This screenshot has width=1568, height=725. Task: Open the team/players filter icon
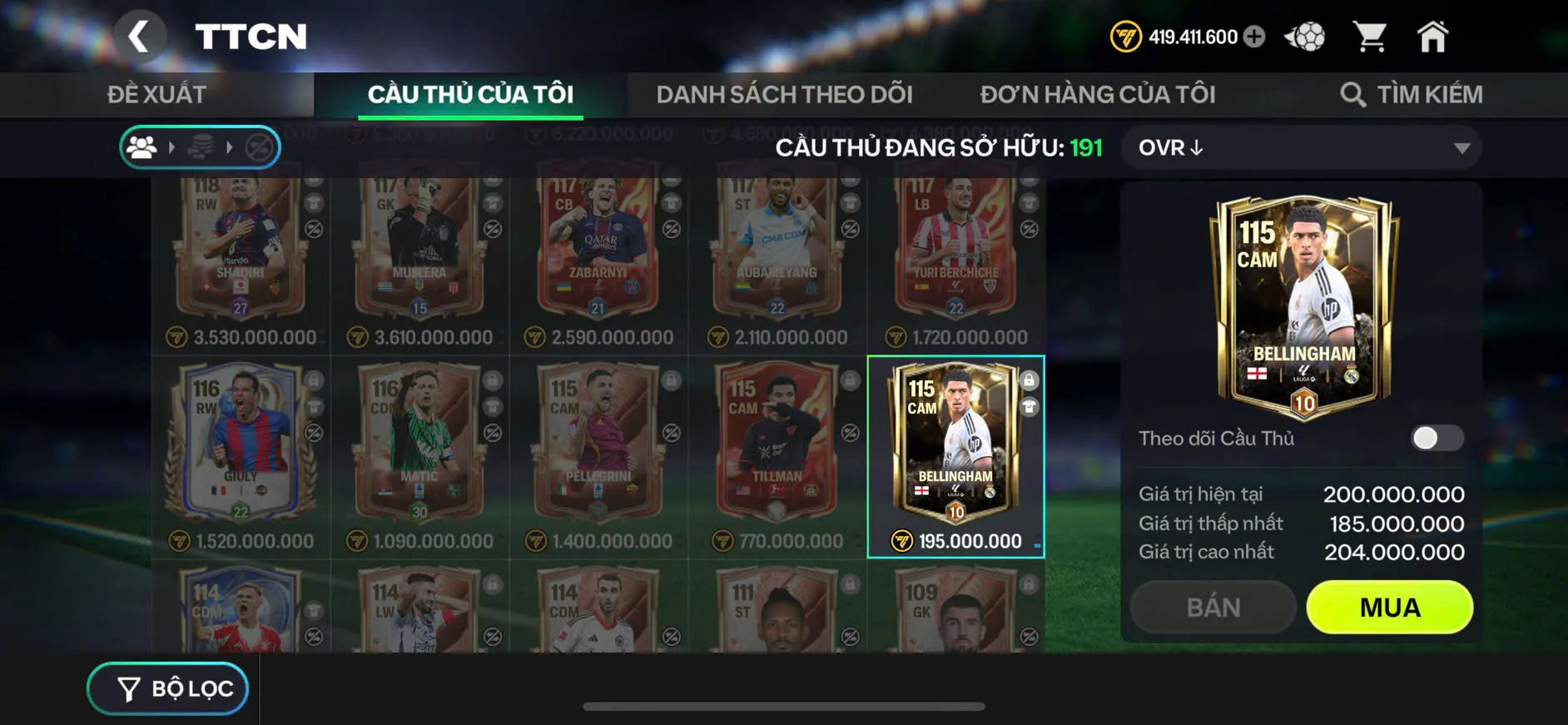click(x=143, y=147)
